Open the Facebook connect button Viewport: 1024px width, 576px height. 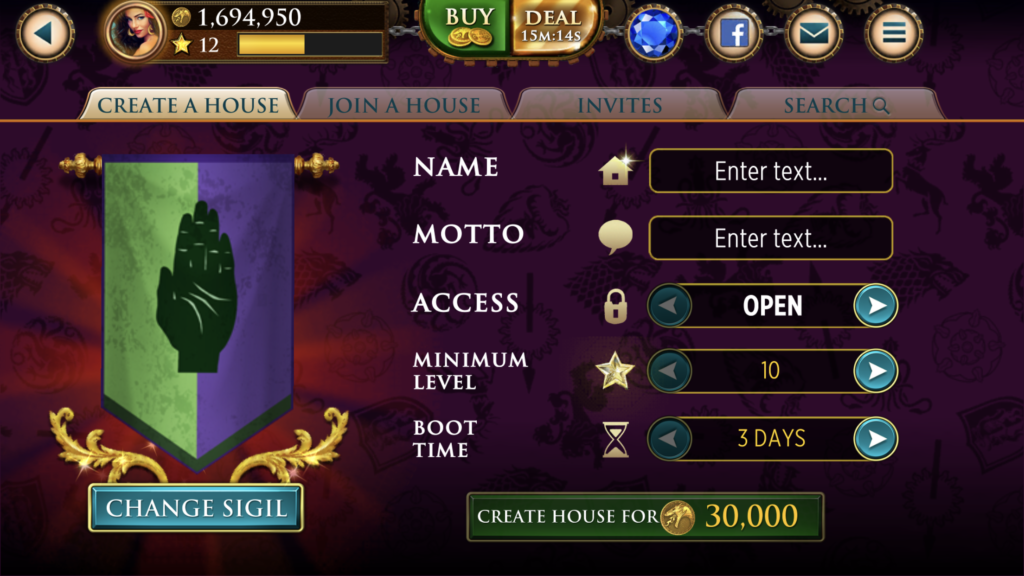pos(734,34)
